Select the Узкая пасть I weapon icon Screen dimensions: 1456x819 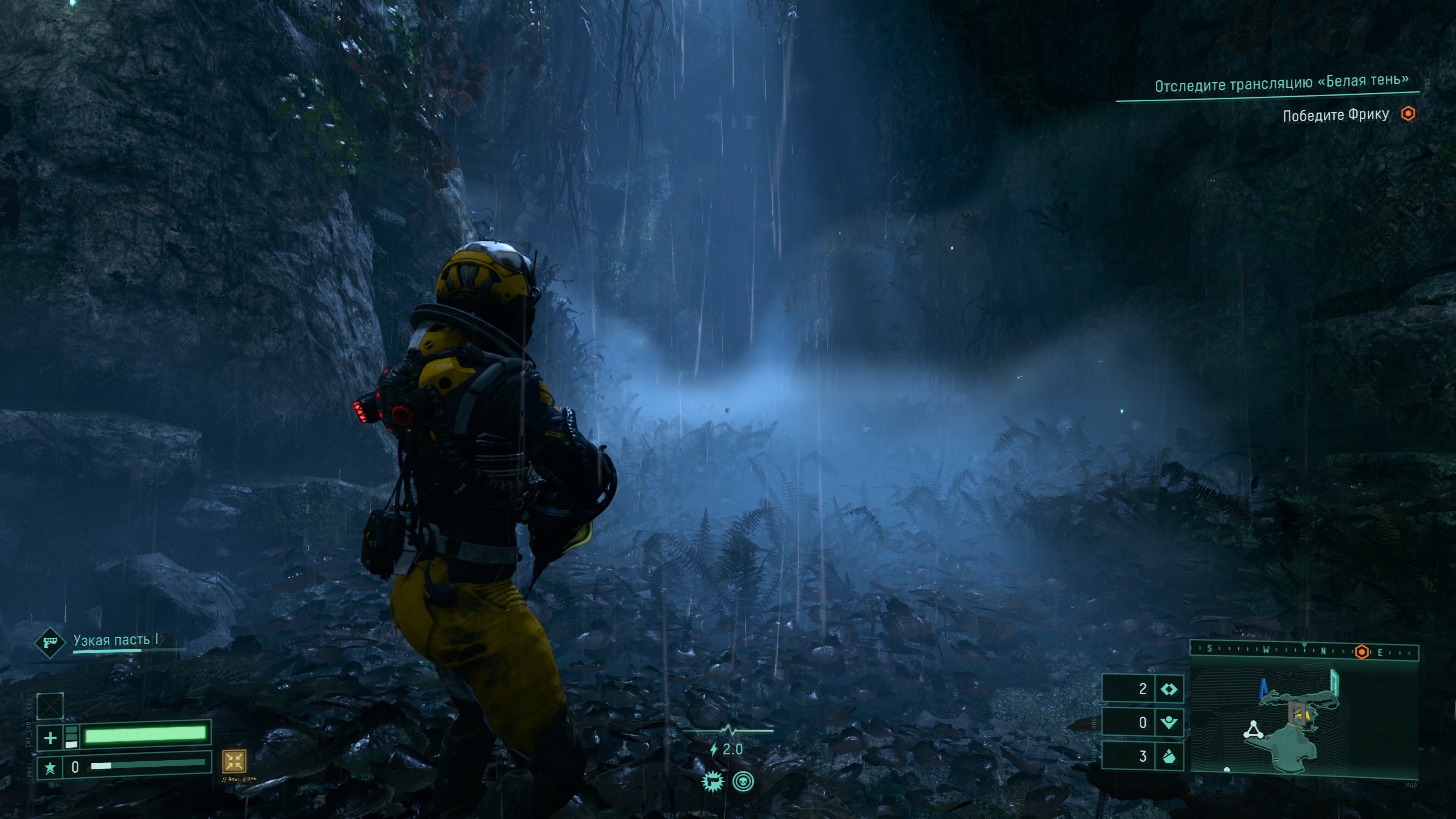point(50,642)
